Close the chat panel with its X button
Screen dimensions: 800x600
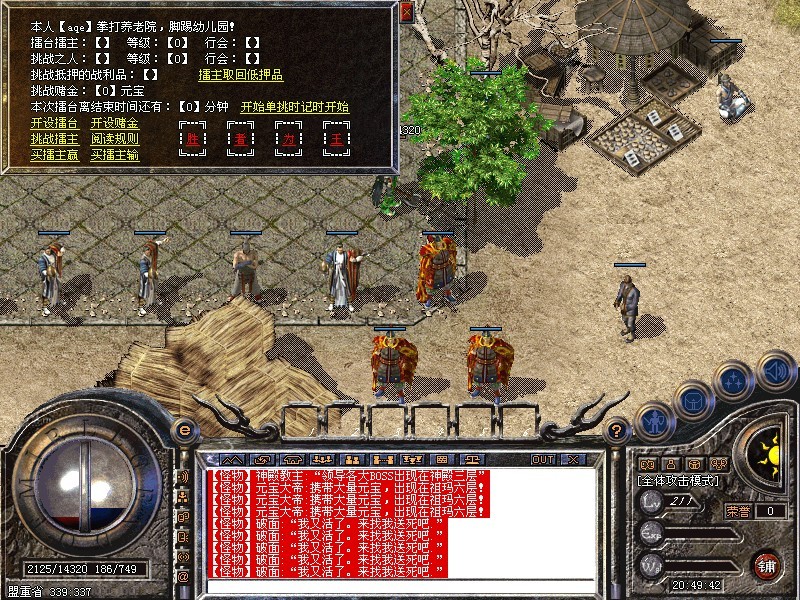tap(572, 459)
